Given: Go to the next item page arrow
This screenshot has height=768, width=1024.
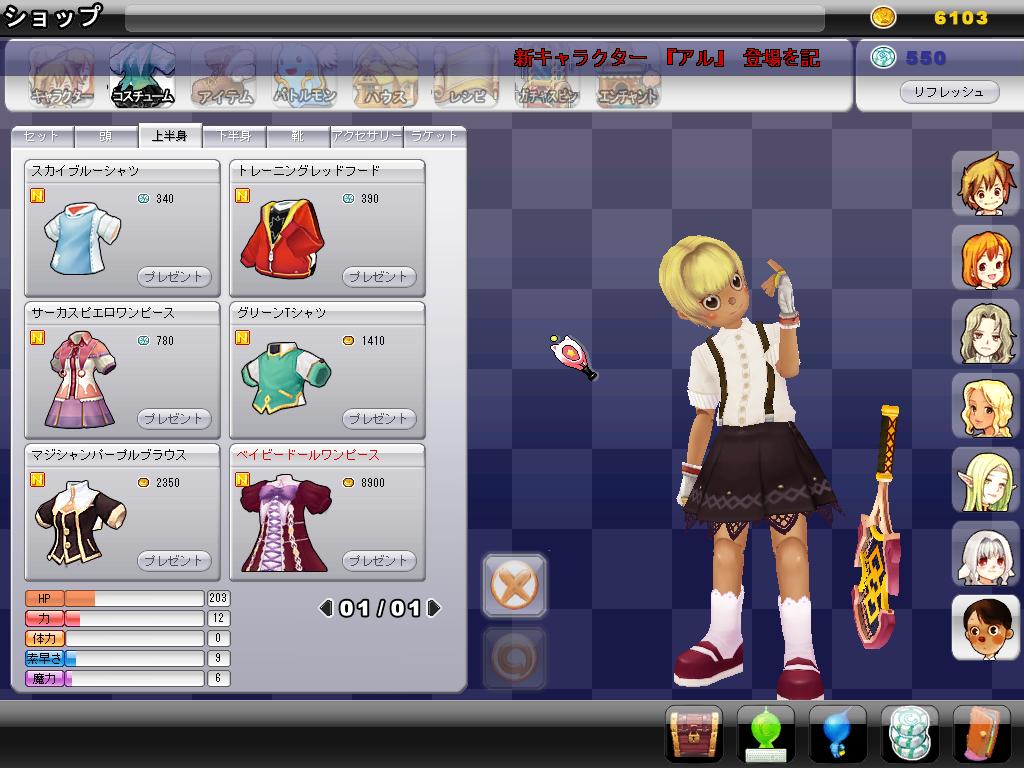Looking at the screenshot, I should click(434, 608).
